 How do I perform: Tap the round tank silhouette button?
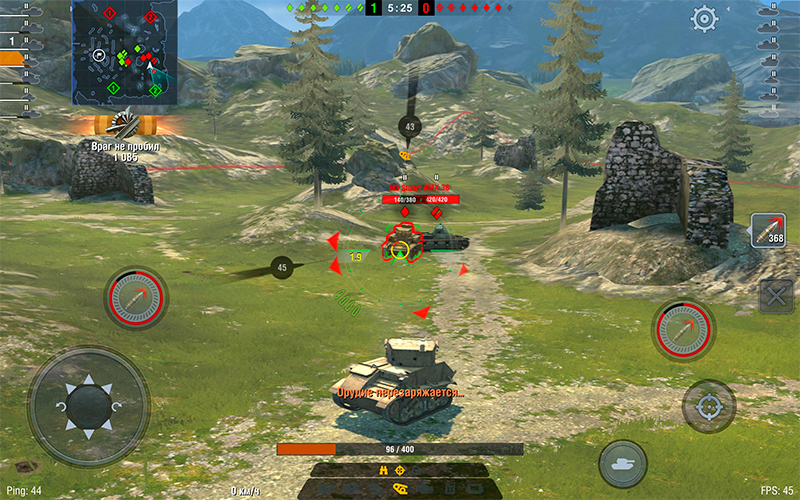tap(623, 463)
